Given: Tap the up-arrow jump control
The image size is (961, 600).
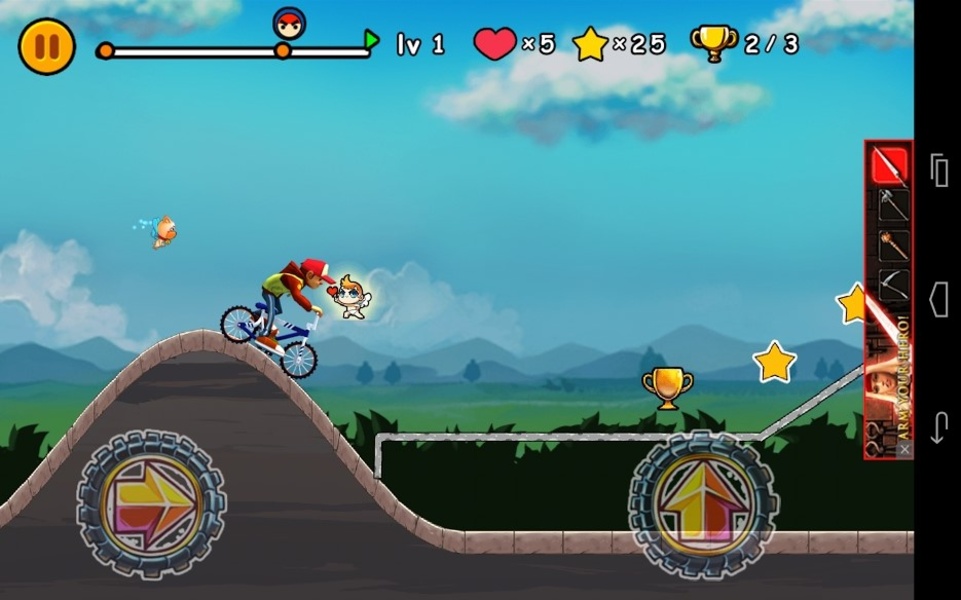Looking at the screenshot, I should pos(703,503).
